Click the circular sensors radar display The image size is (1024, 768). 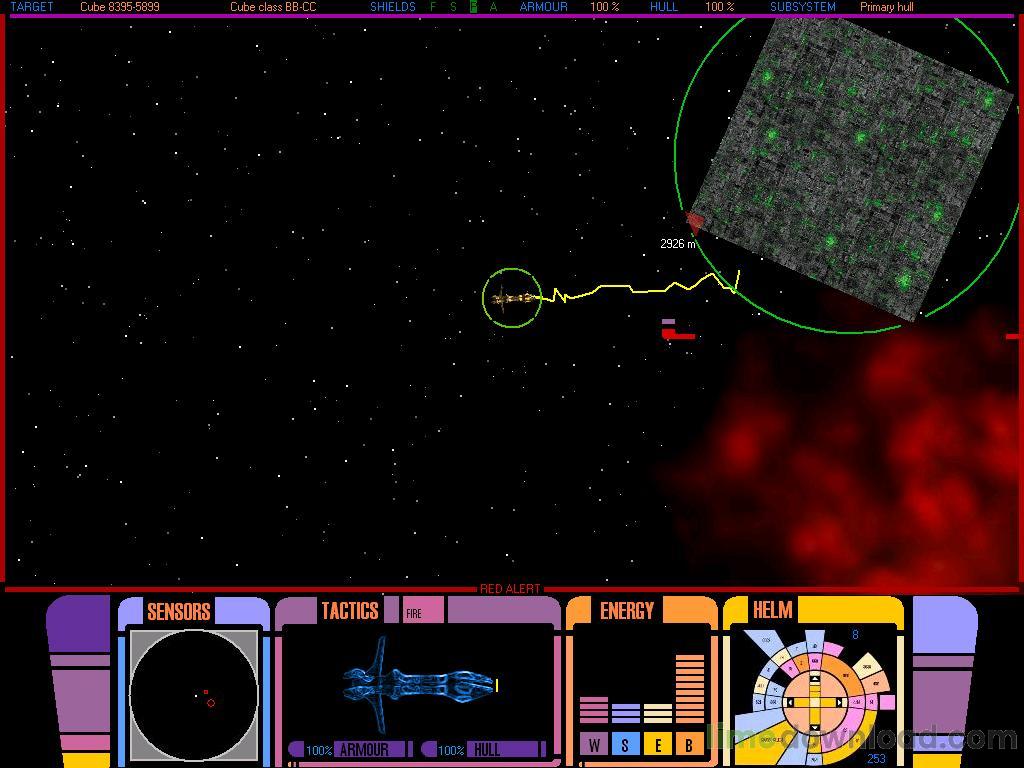(194, 695)
